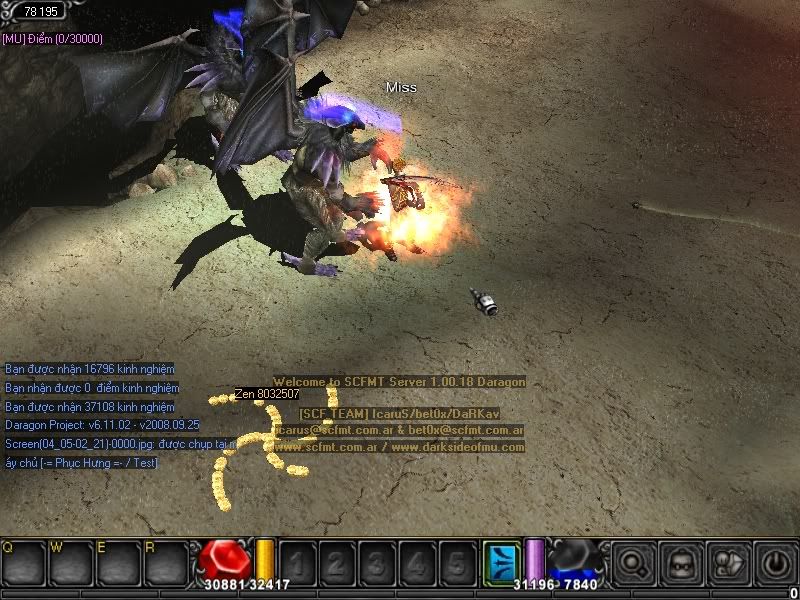Open the magnifier search menu button
Viewport: 800px width, 600px height.
635,562
